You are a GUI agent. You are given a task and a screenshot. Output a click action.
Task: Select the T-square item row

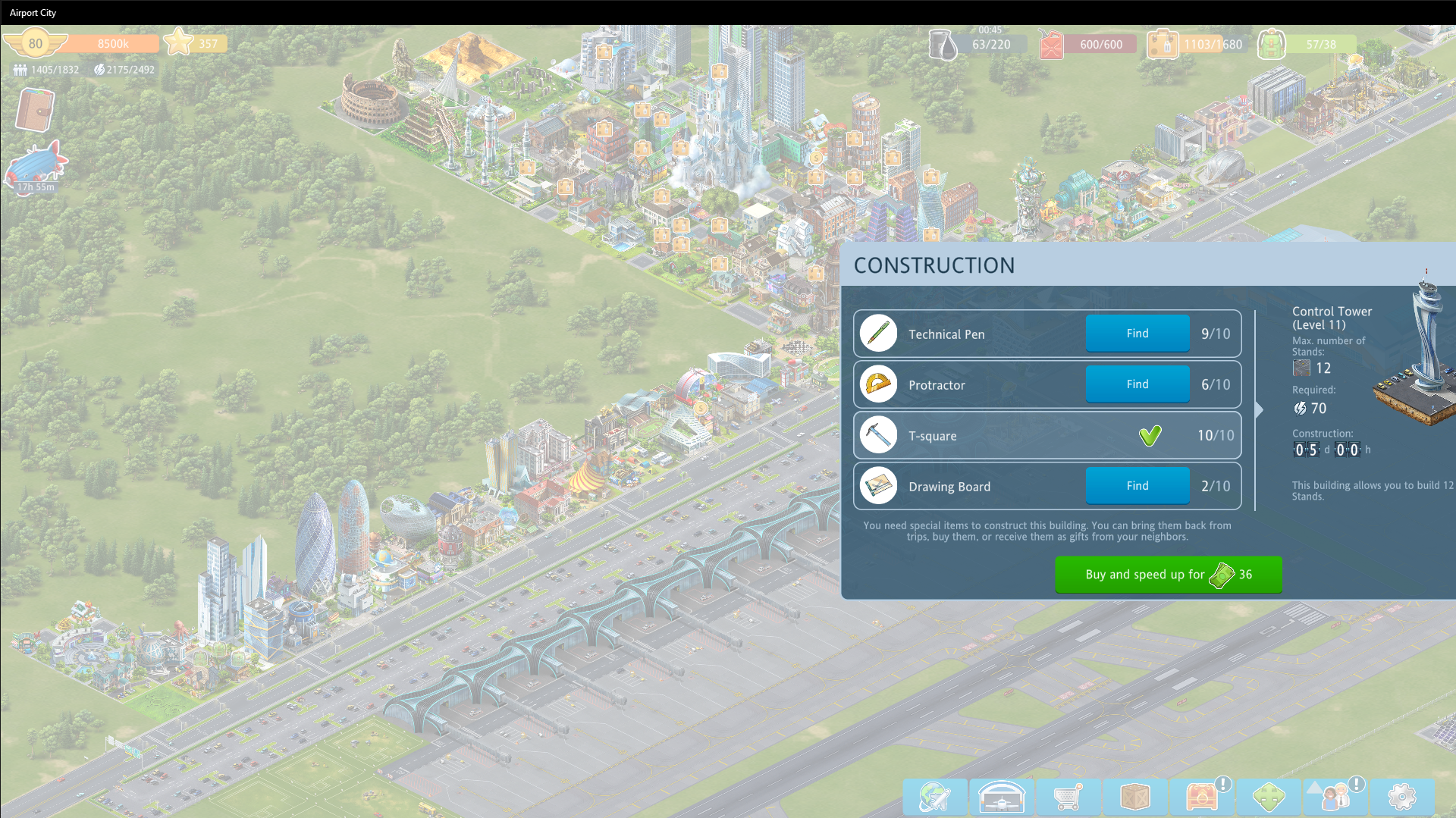point(1046,435)
